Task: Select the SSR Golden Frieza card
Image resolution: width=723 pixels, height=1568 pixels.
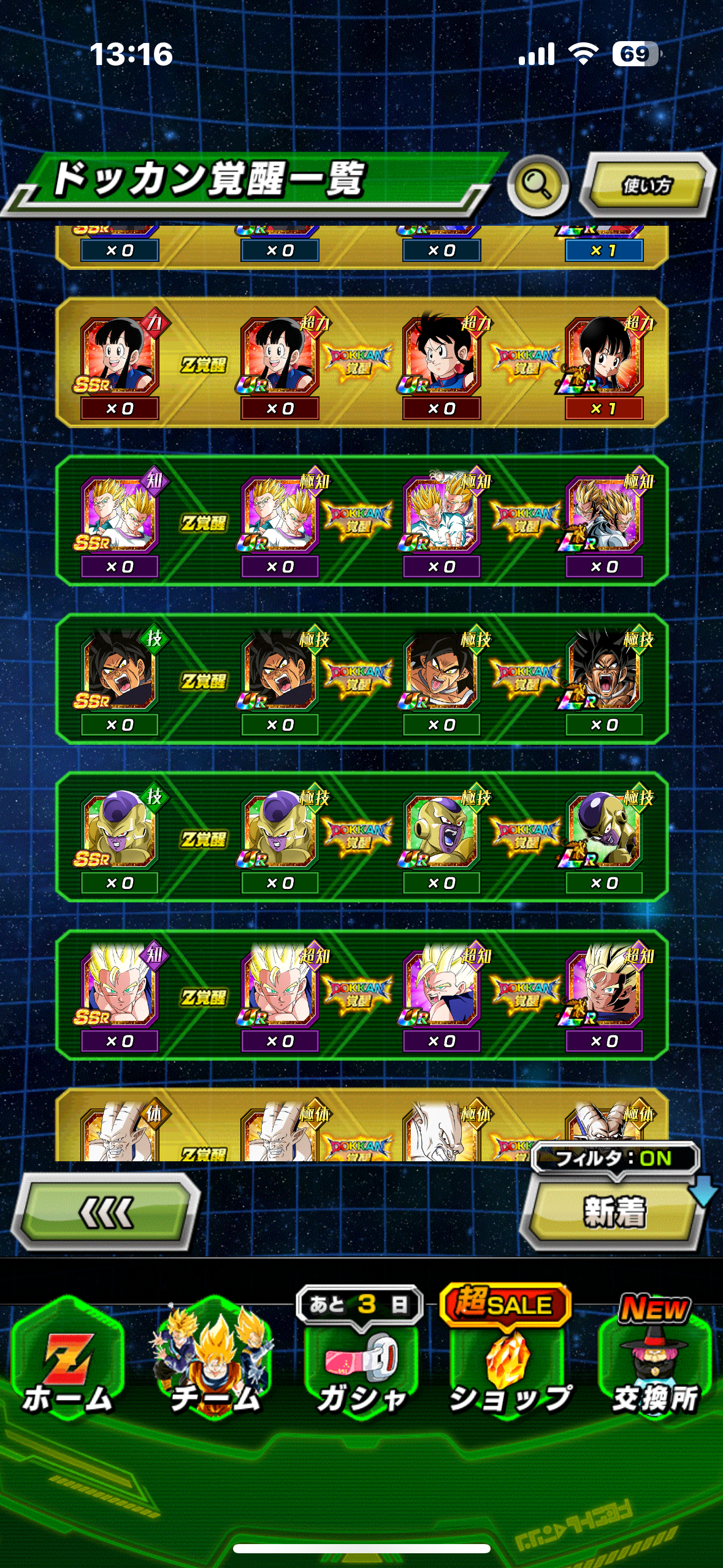Action: click(119, 831)
